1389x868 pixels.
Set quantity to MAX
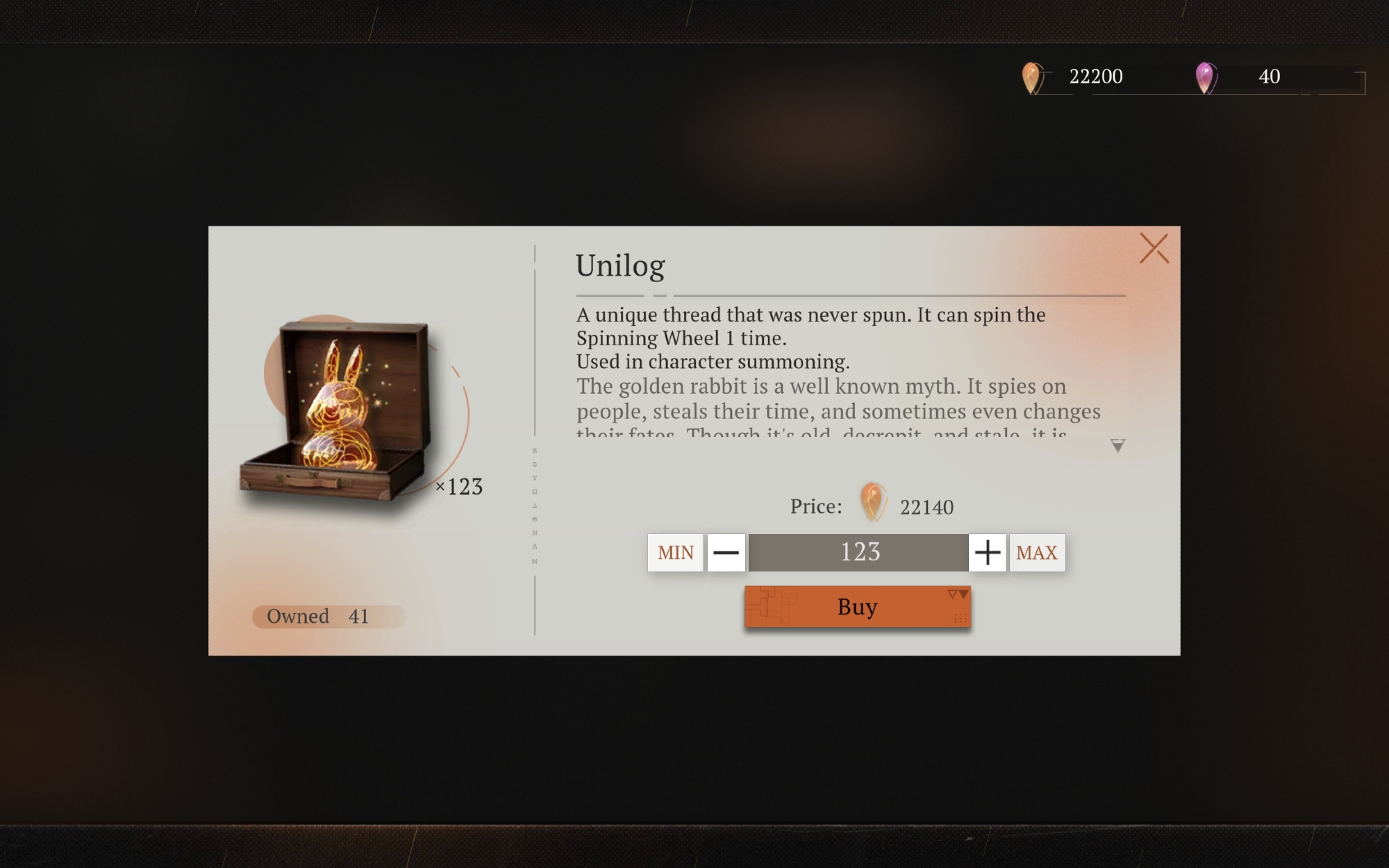coord(1036,553)
